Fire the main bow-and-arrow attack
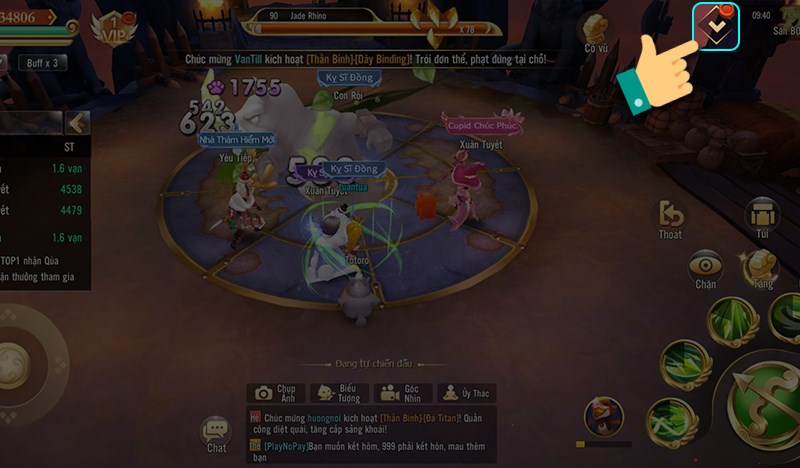Image resolution: width=800 pixels, height=468 pixels. pos(765,397)
